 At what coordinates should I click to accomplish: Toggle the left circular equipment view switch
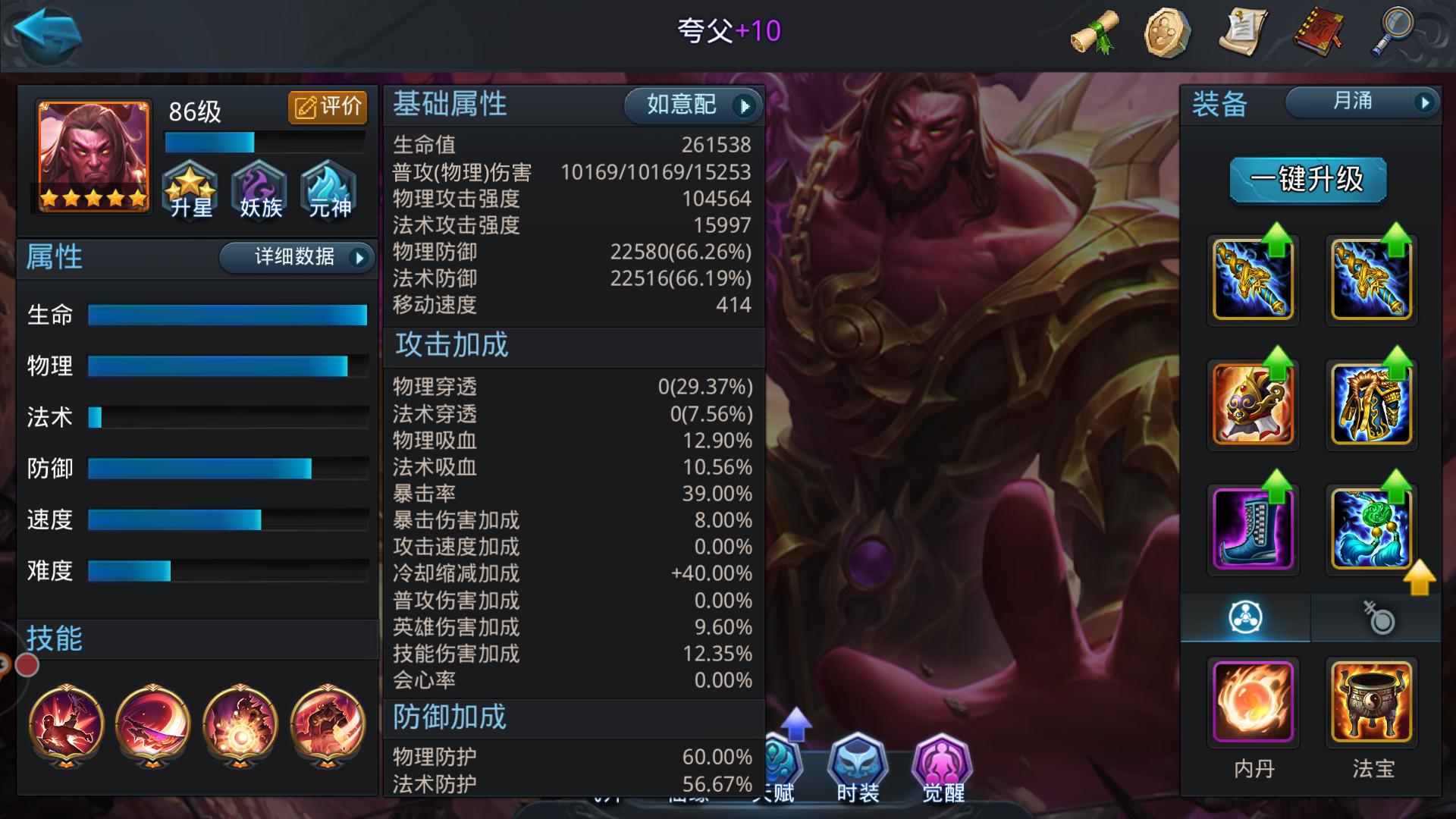click(1244, 618)
